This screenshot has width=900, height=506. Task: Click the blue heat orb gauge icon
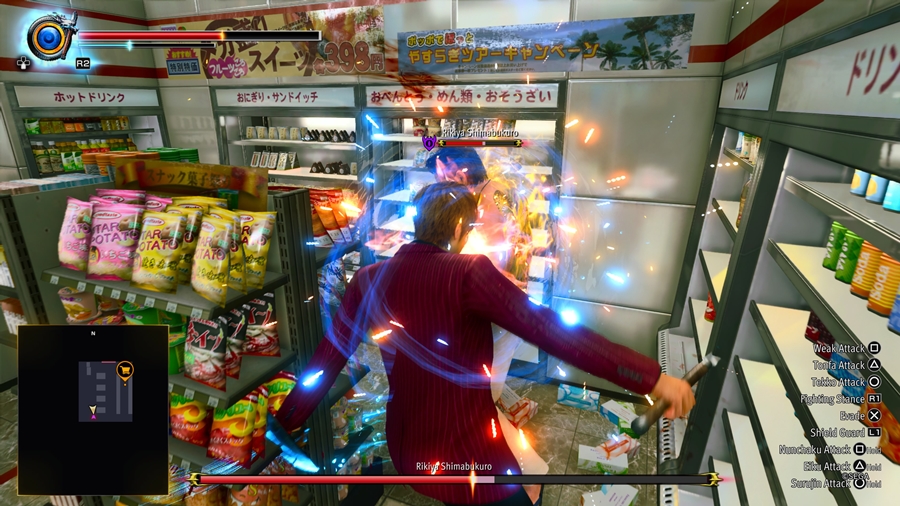coord(47,38)
